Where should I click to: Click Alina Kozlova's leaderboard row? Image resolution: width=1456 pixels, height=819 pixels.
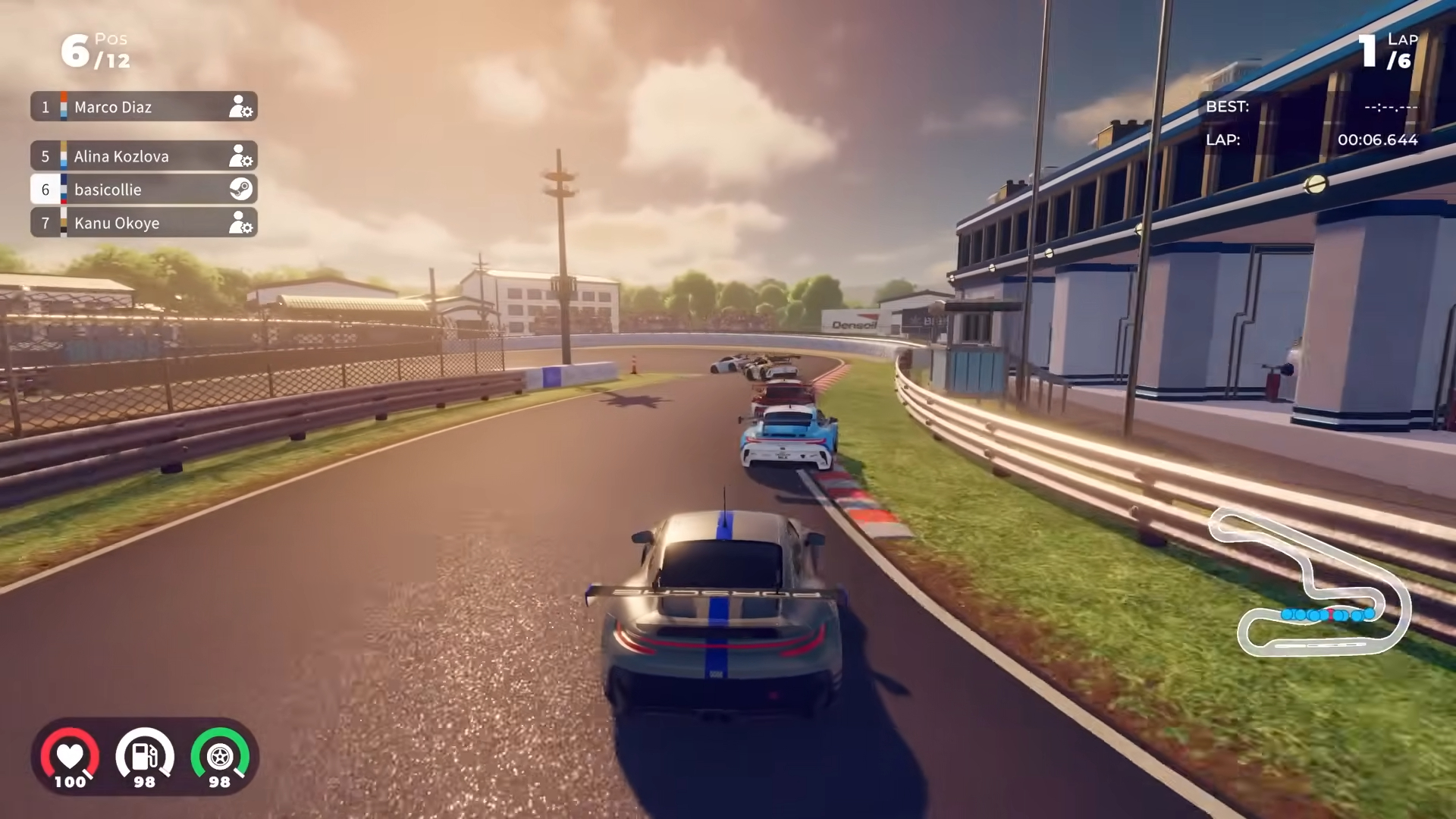(x=144, y=156)
